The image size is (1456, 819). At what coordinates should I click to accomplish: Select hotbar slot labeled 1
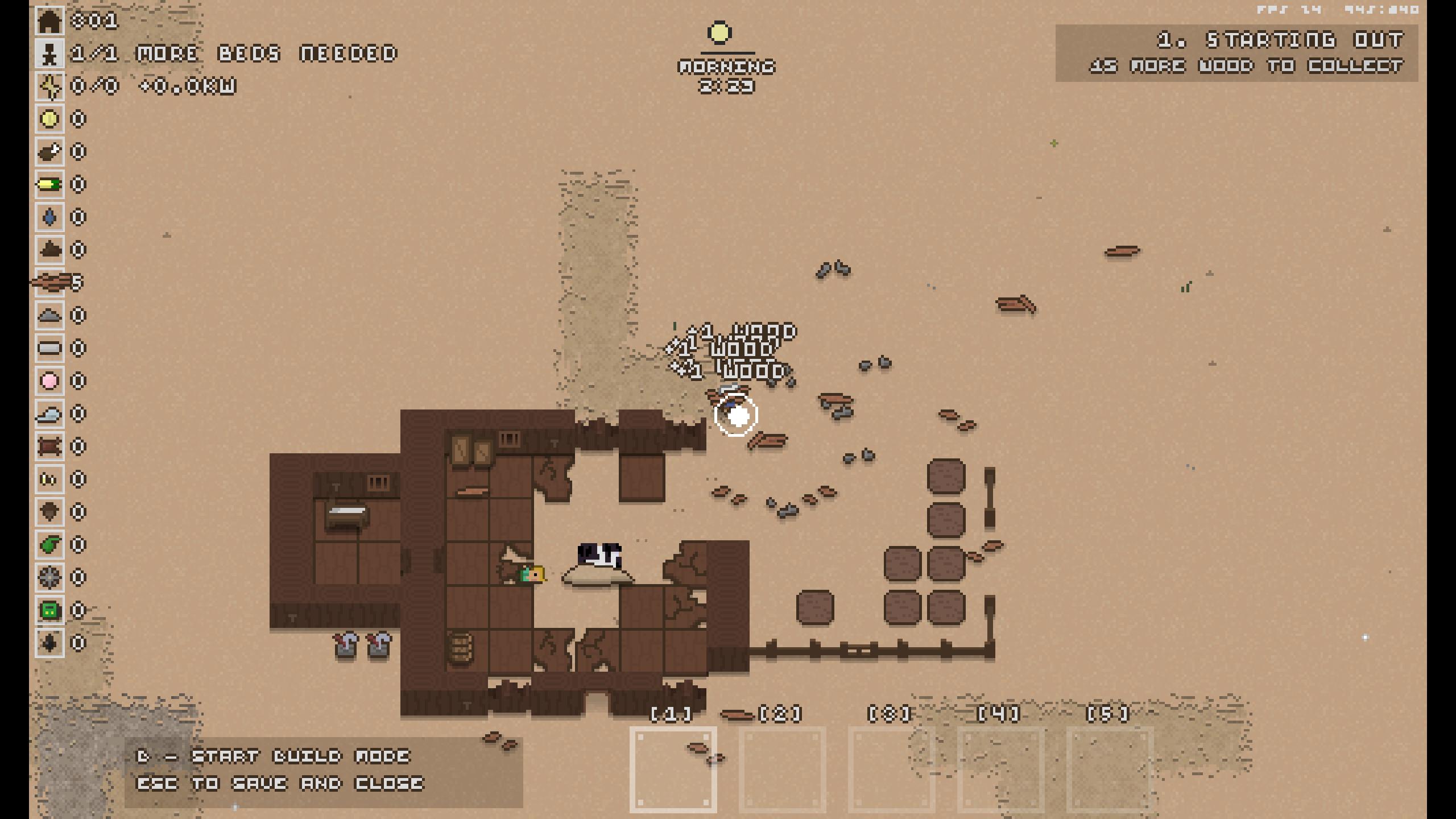pos(673,770)
